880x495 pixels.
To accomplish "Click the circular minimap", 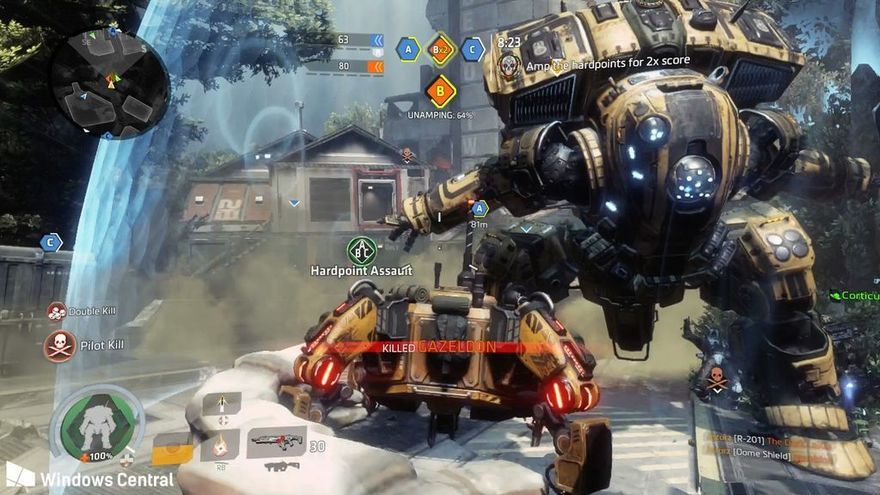I will [110, 81].
